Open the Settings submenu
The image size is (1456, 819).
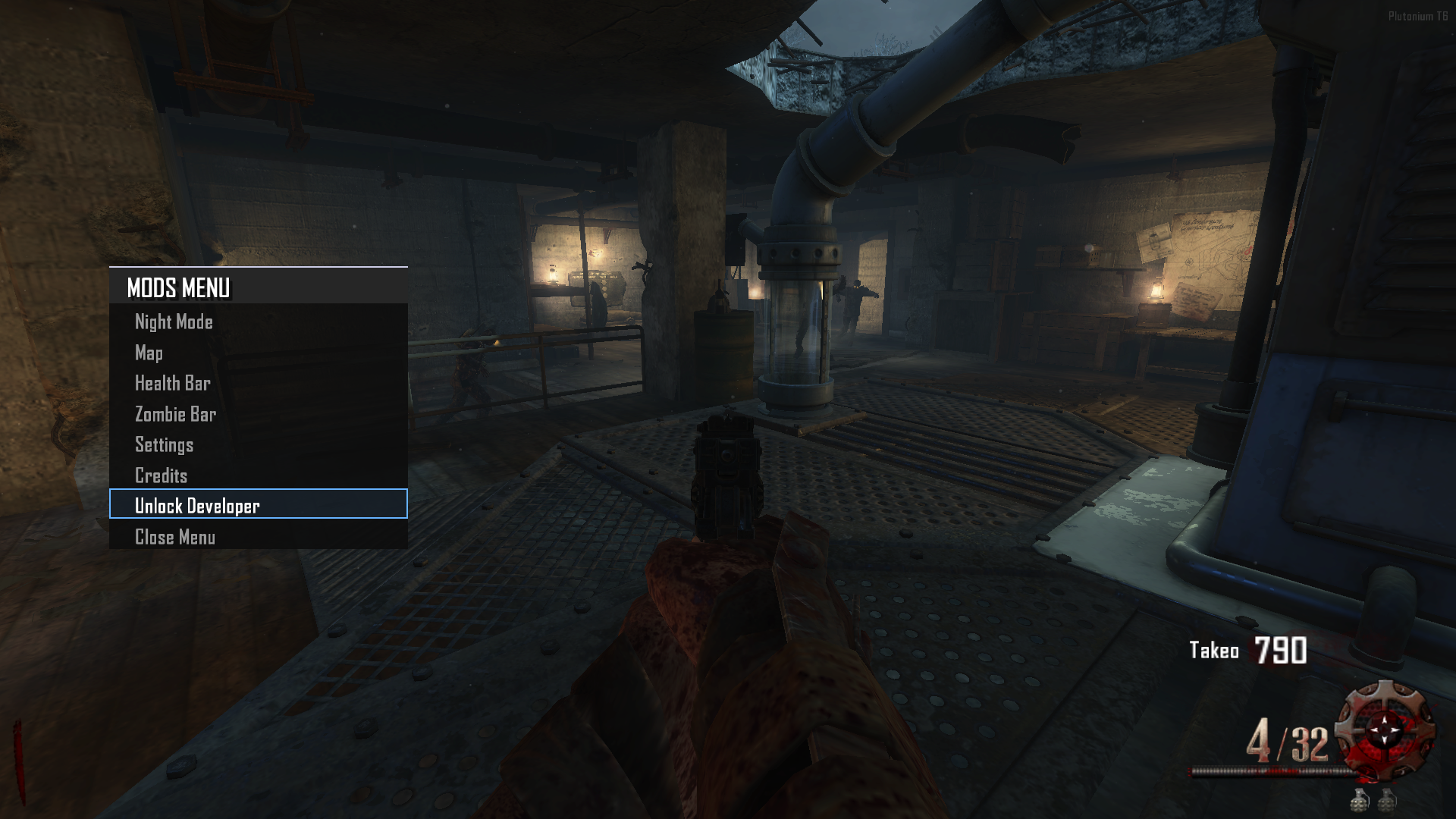(x=165, y=444)
